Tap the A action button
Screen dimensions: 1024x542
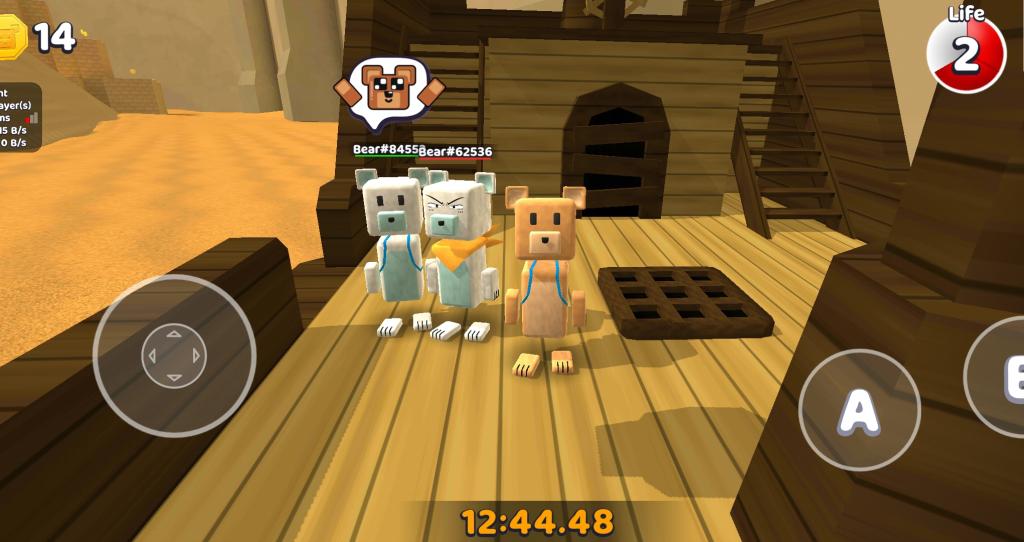[x=859, y=409]
